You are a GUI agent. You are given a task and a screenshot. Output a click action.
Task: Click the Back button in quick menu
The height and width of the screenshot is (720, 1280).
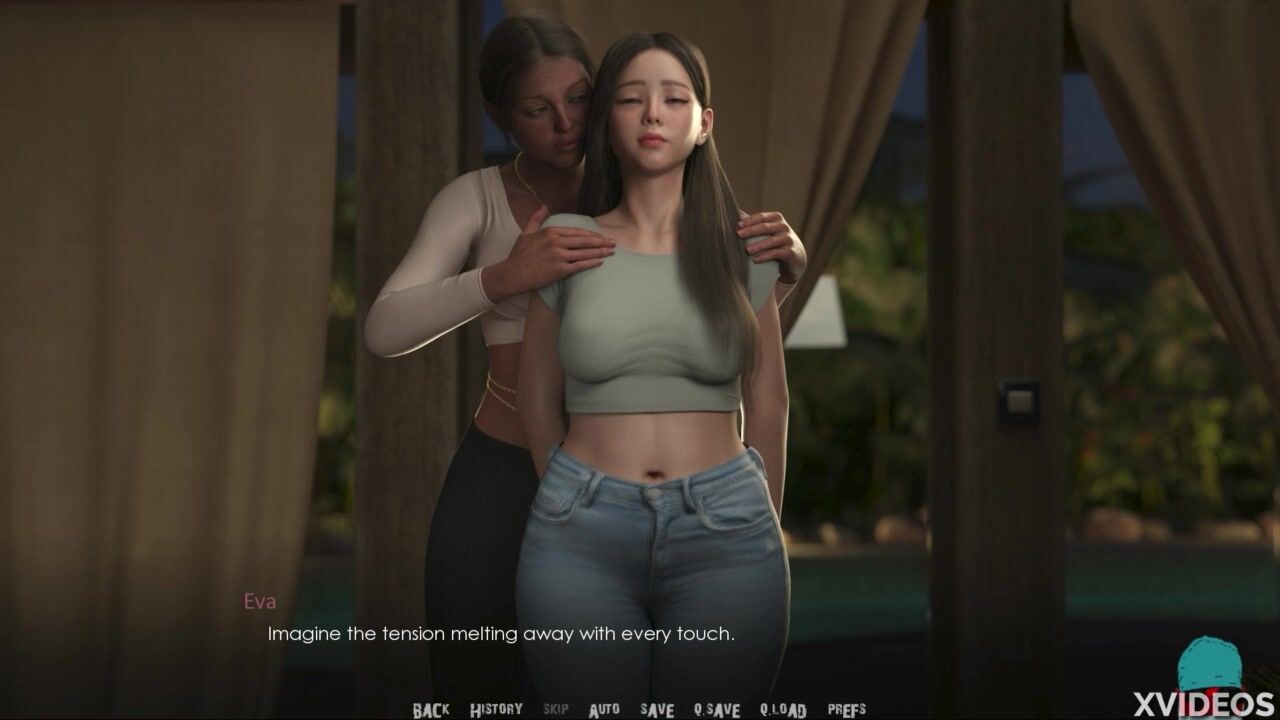(431, 710)
